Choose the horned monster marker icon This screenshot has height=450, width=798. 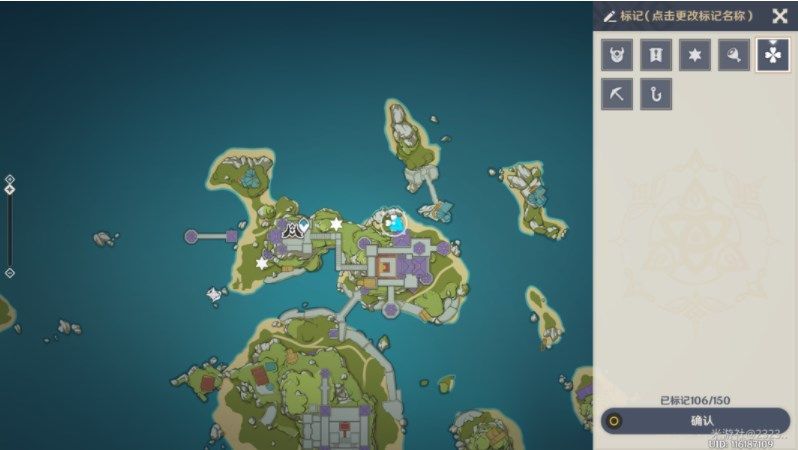point(617,55)
